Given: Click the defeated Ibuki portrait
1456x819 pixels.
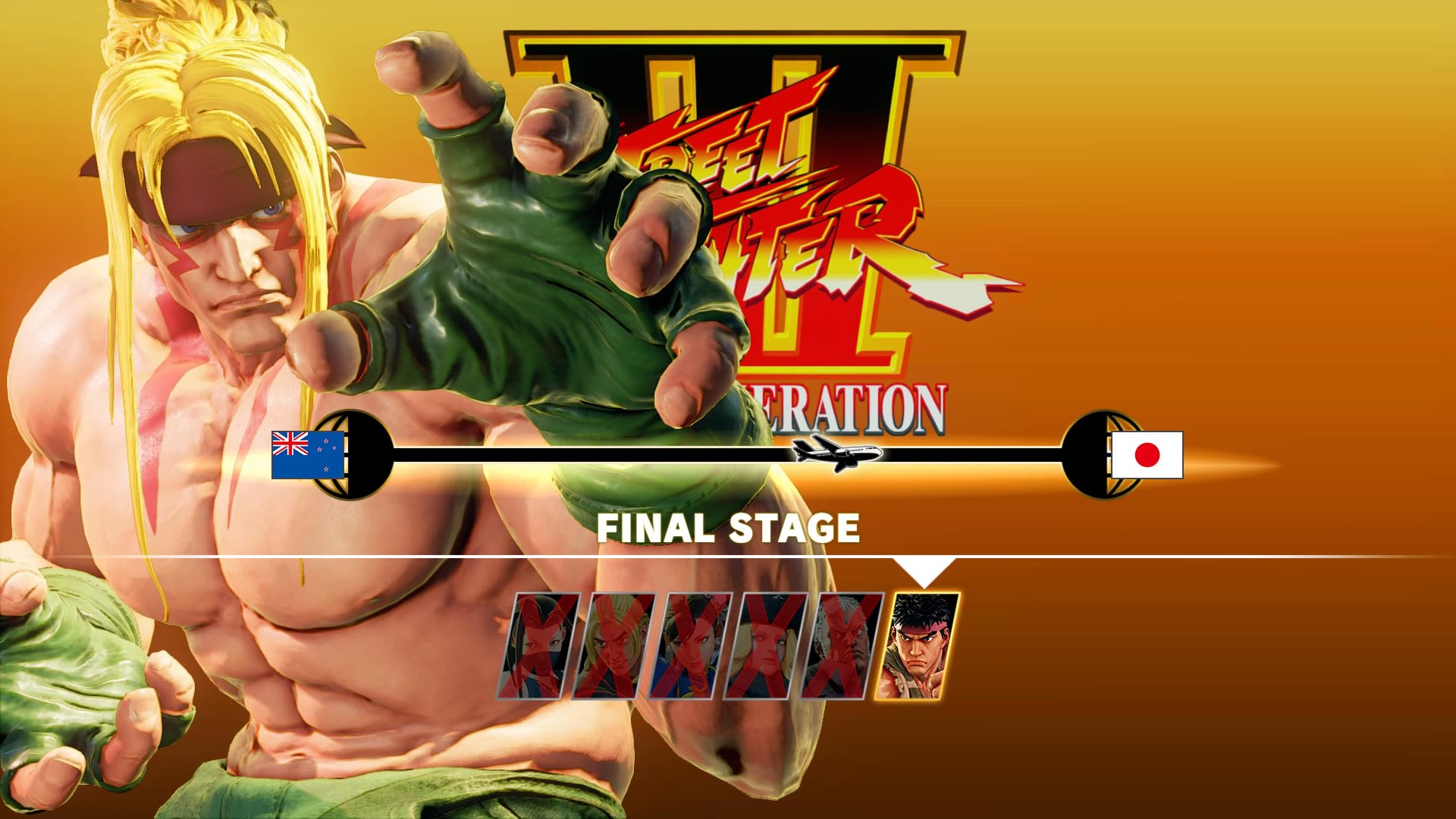Looking at the screenshot, I should (x=546, y=645).
